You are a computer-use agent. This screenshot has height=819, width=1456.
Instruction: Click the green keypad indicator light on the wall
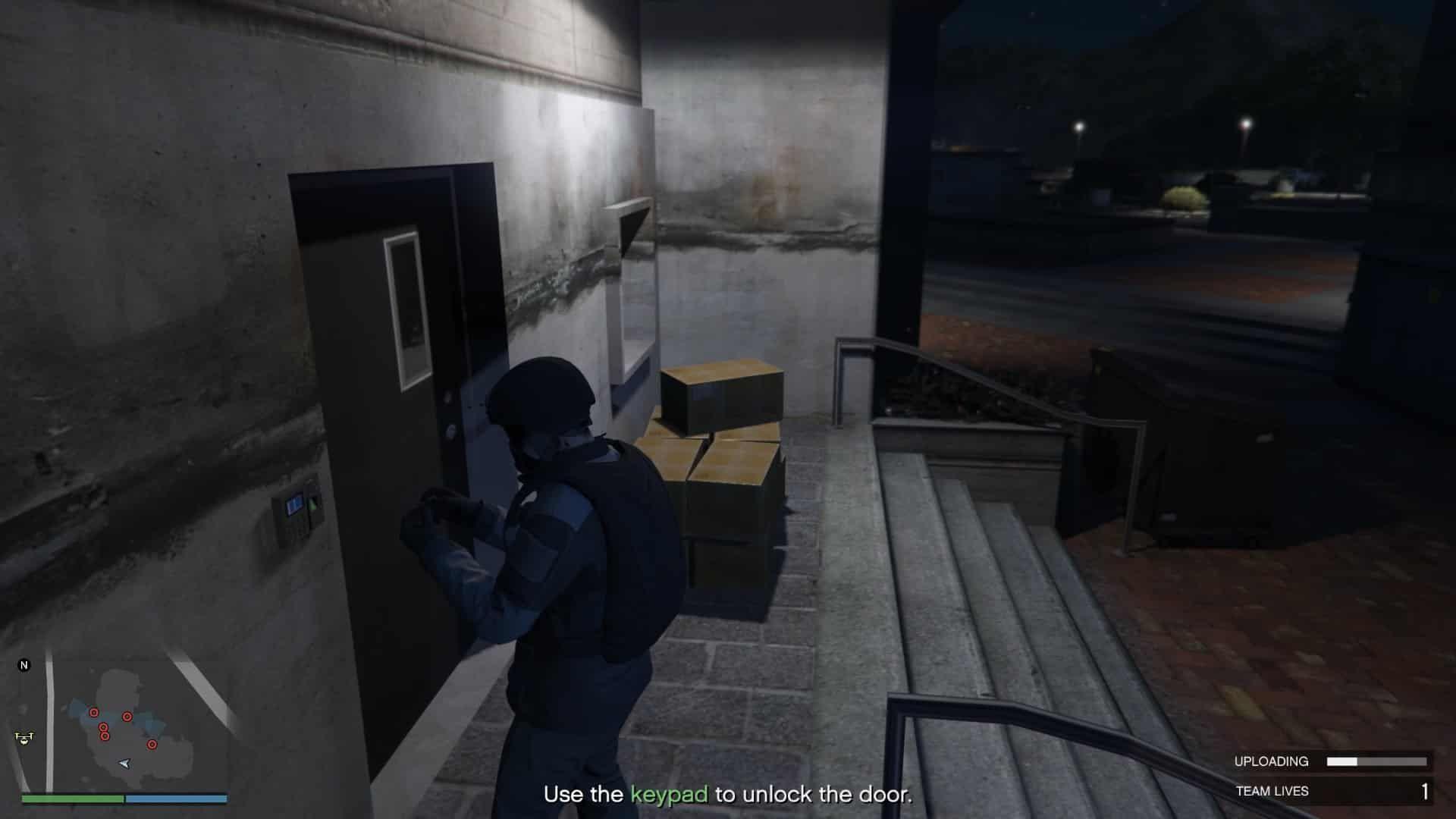point(312,505)
